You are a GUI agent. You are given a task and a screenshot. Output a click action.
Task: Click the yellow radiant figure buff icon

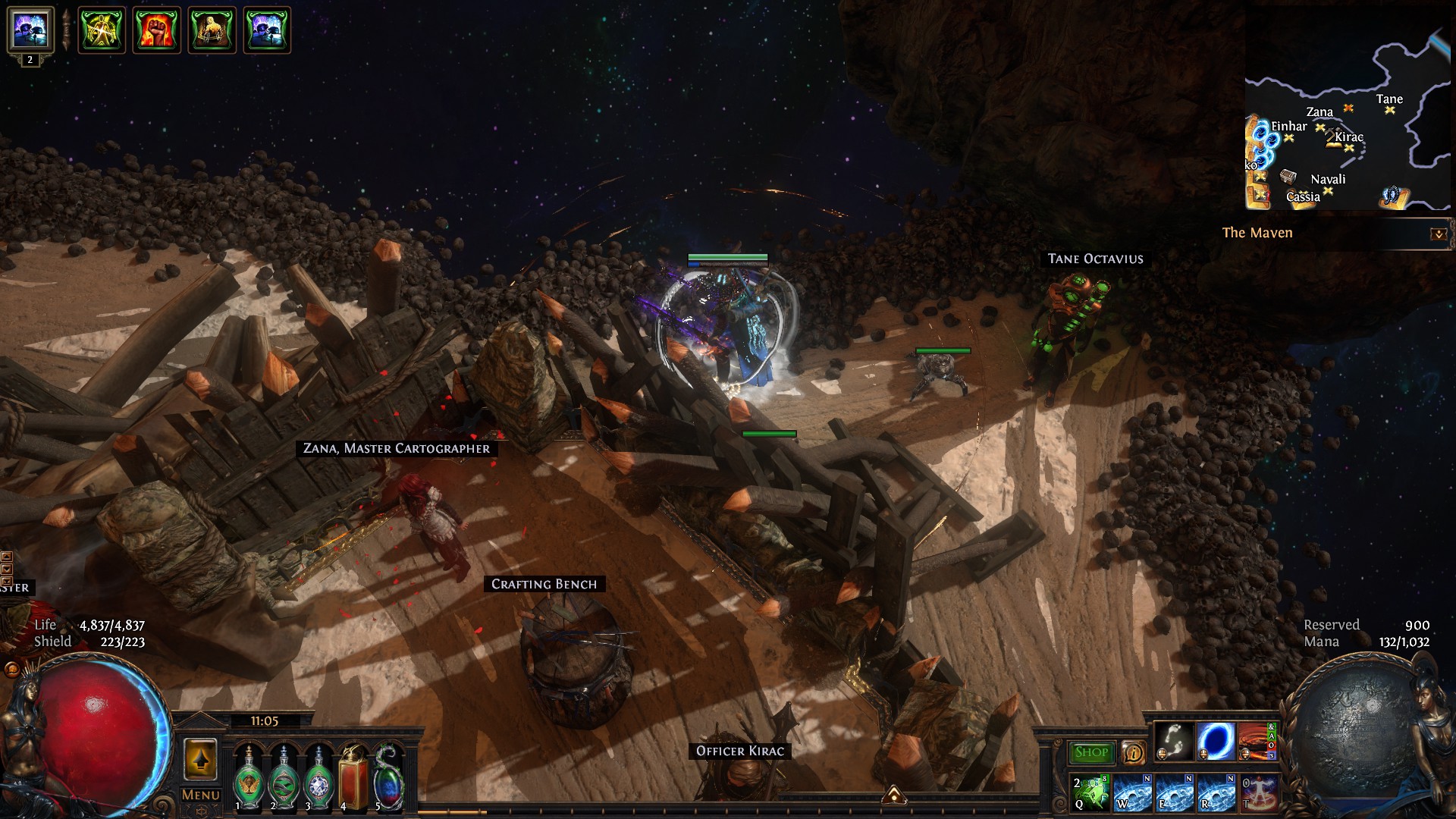(x=102, y=30)
